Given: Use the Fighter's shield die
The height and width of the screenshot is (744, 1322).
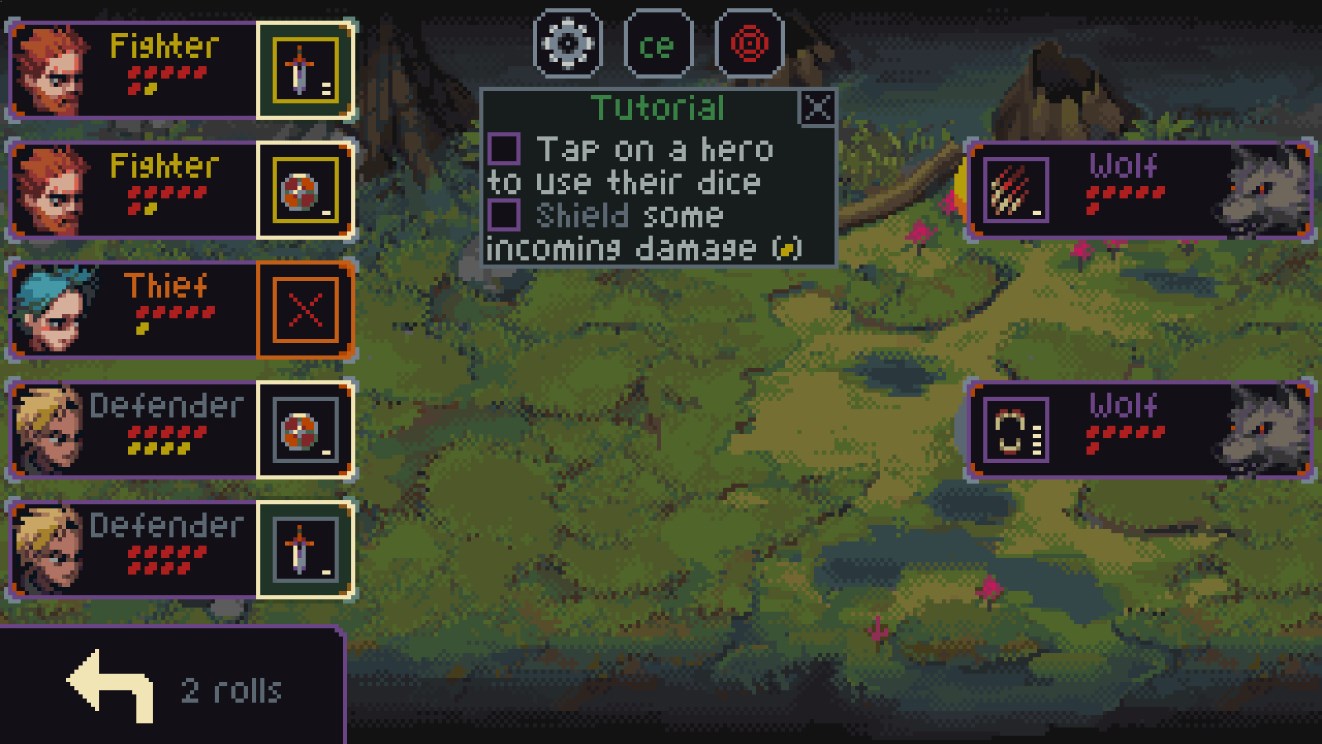Looking at the screenshot, I should [x=305, y=190].
